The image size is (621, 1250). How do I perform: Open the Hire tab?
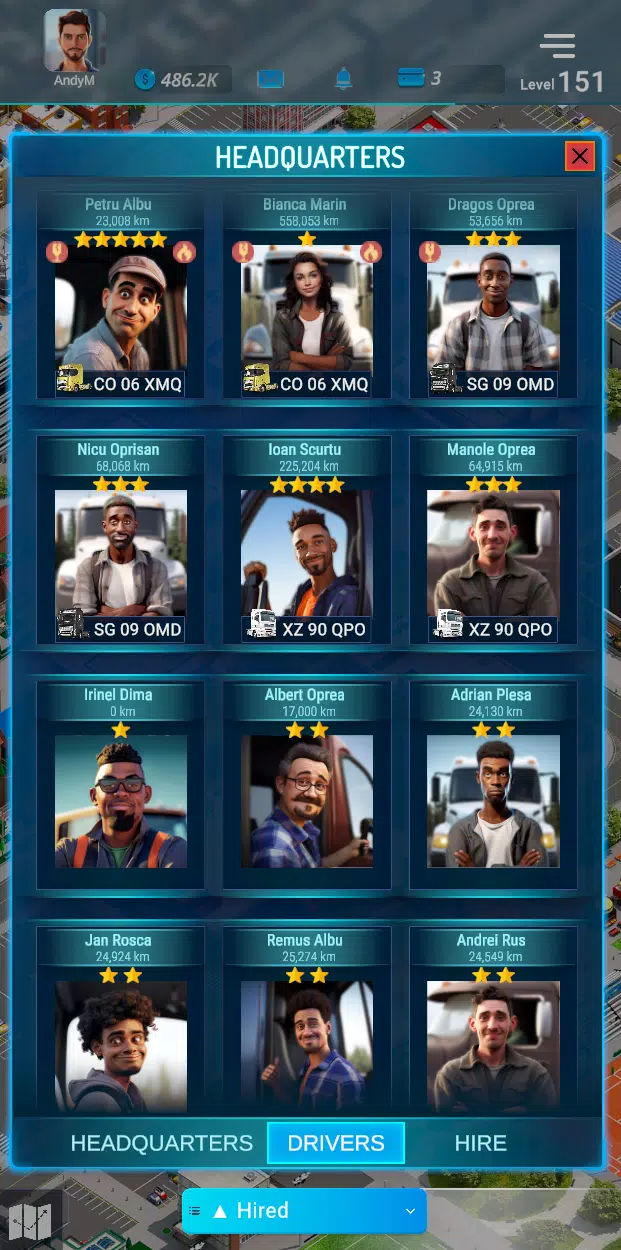click(481, 1143)
